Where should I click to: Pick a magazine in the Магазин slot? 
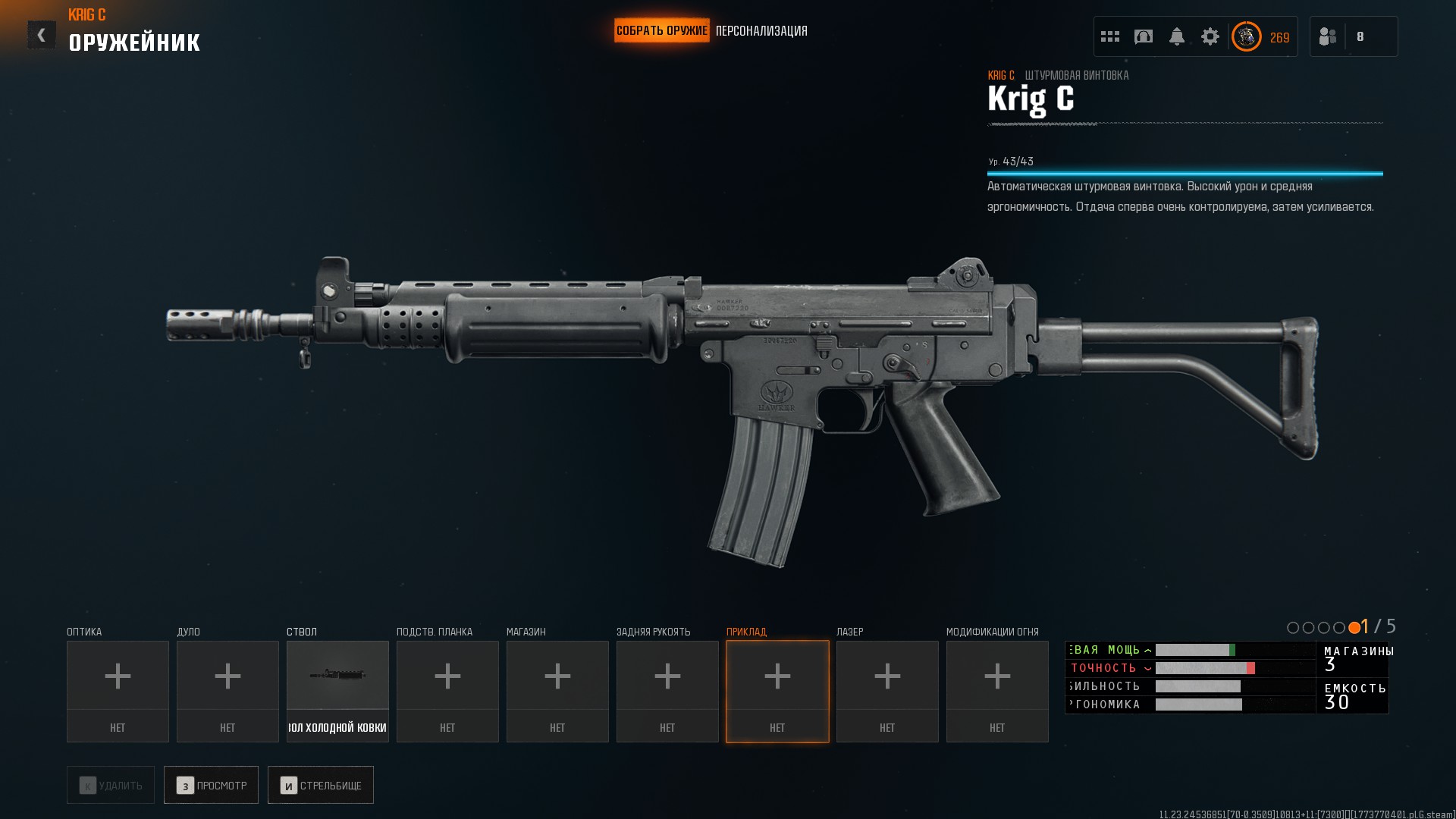pos(557,691)
